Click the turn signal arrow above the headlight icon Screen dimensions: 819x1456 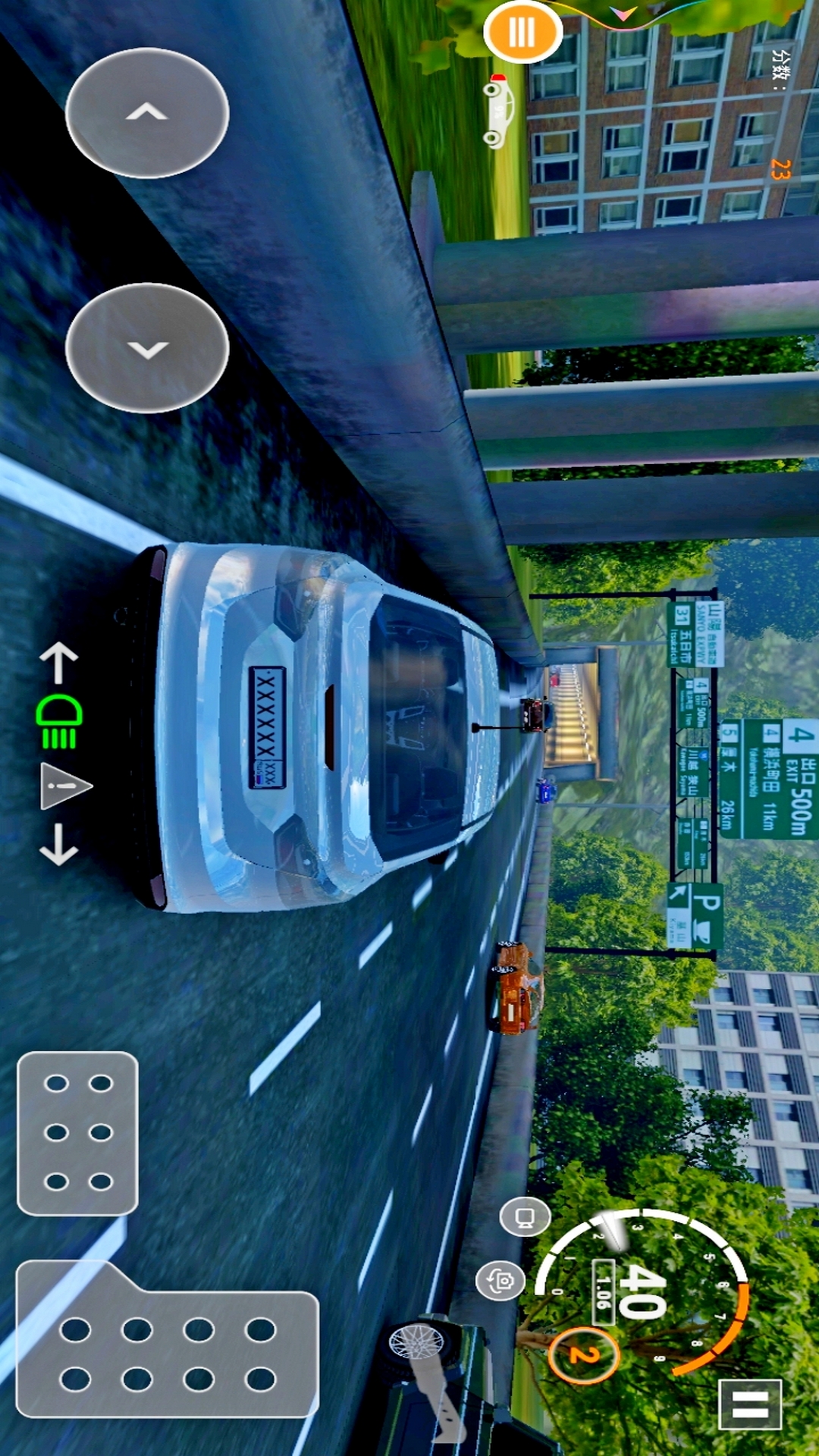58,662
